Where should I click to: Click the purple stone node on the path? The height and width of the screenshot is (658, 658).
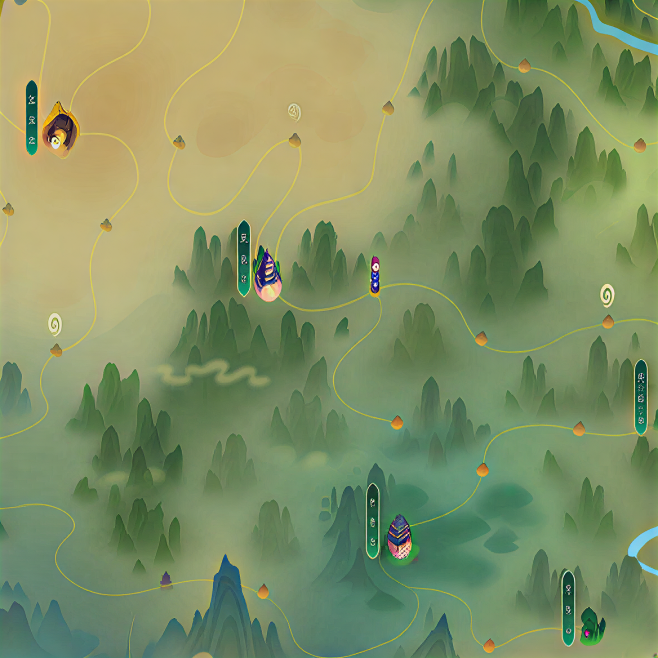click(x=166, y=579)
